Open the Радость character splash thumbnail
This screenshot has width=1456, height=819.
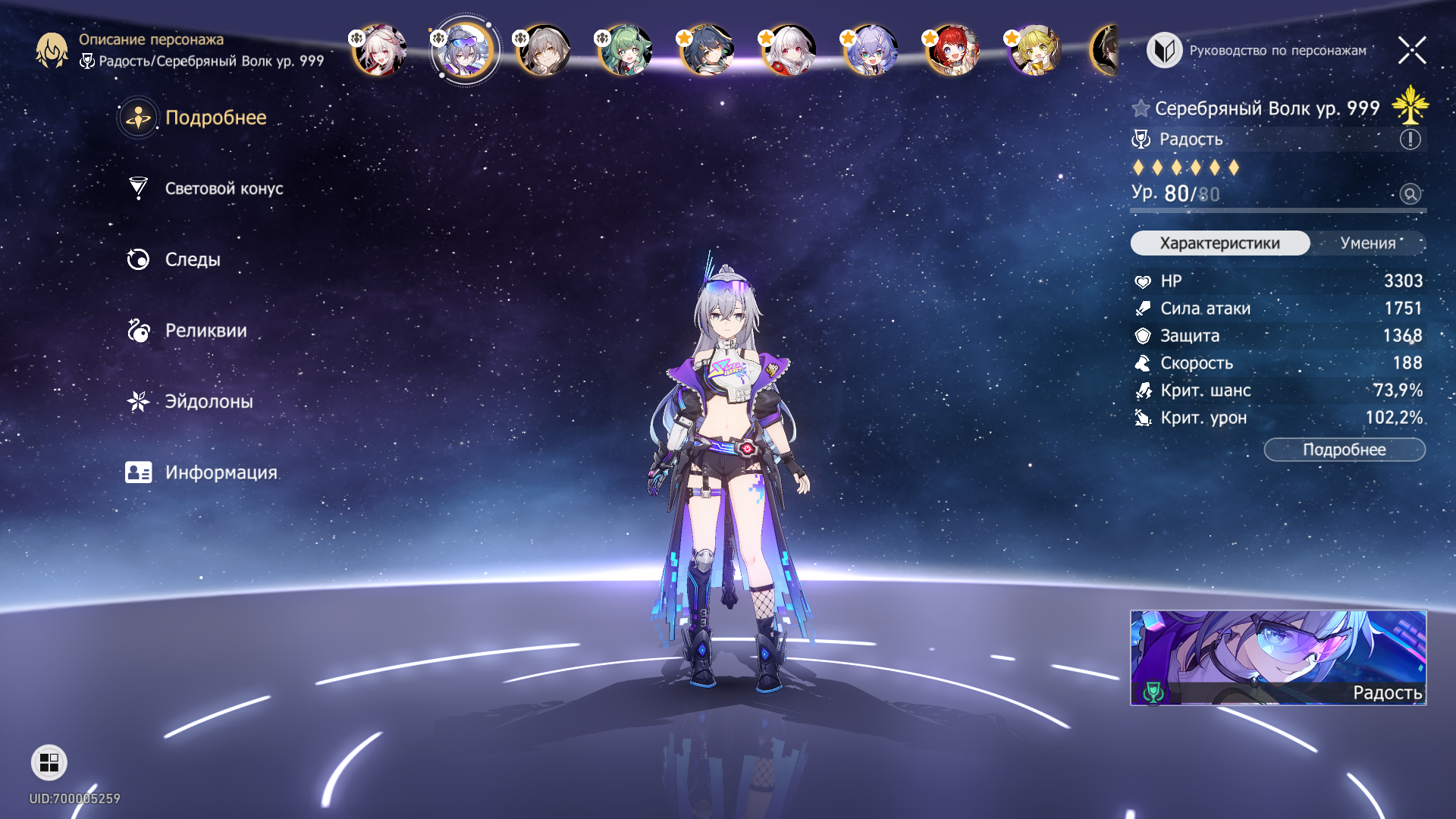(1278, 657)
